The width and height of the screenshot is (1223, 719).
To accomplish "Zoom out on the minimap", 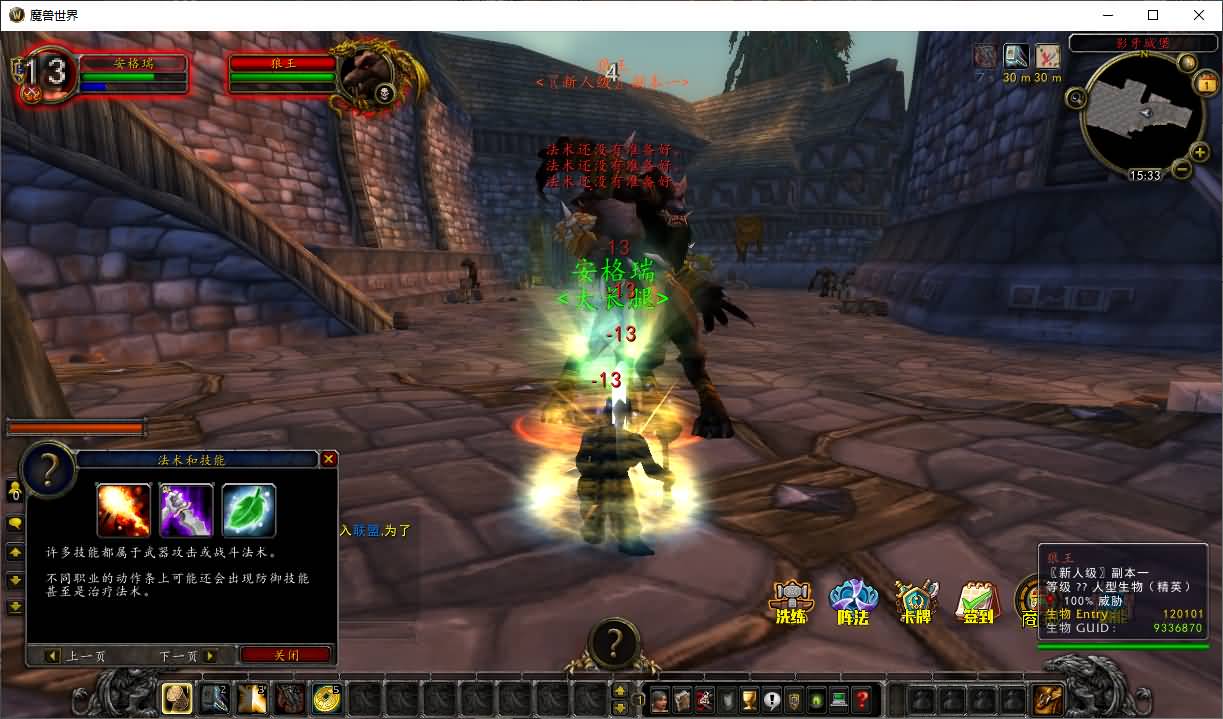I will 1182,169.
